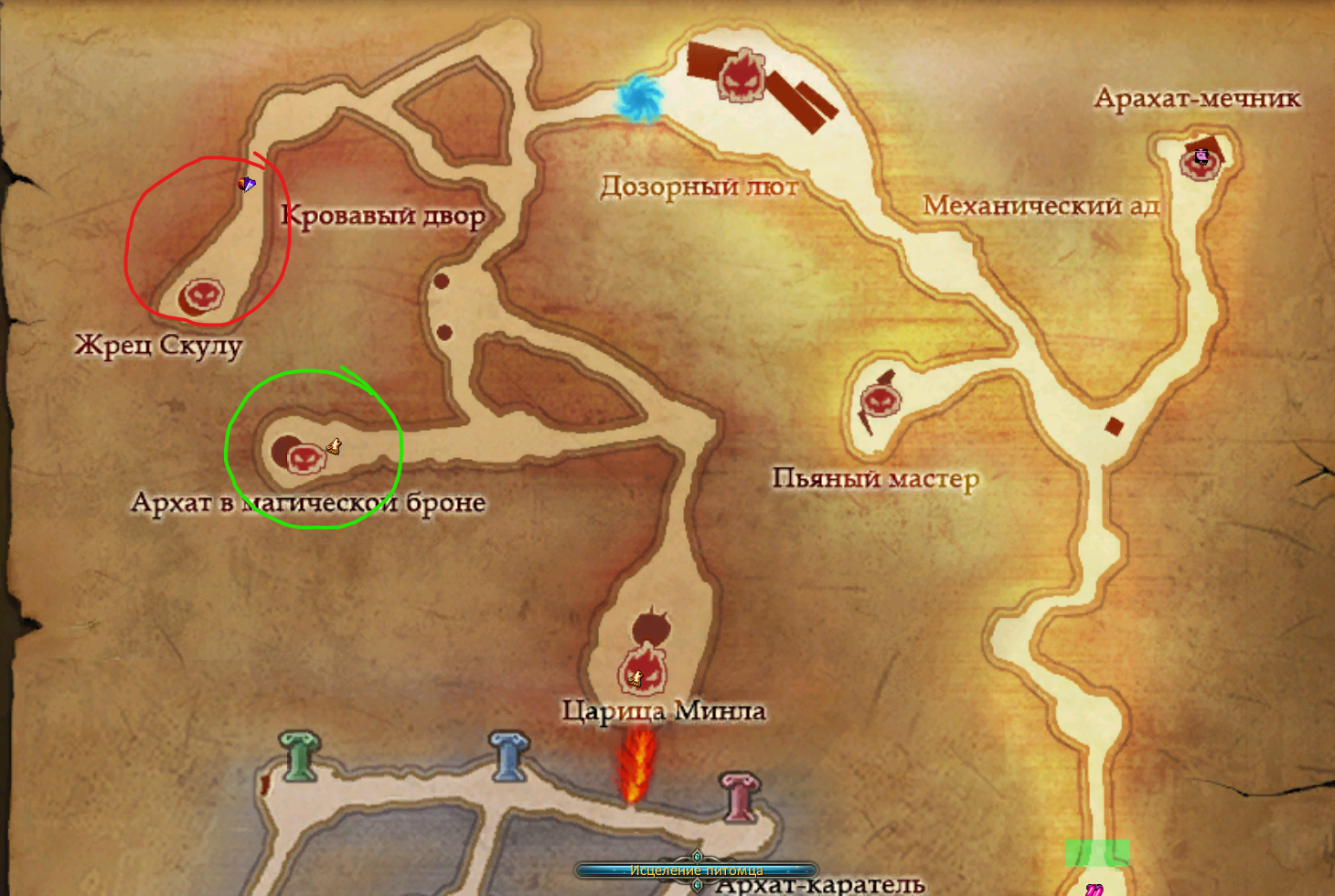Choose the Арахат-мечник boss skull marker
This screenshot has width=1335, height=896.
coord(1201,160)
